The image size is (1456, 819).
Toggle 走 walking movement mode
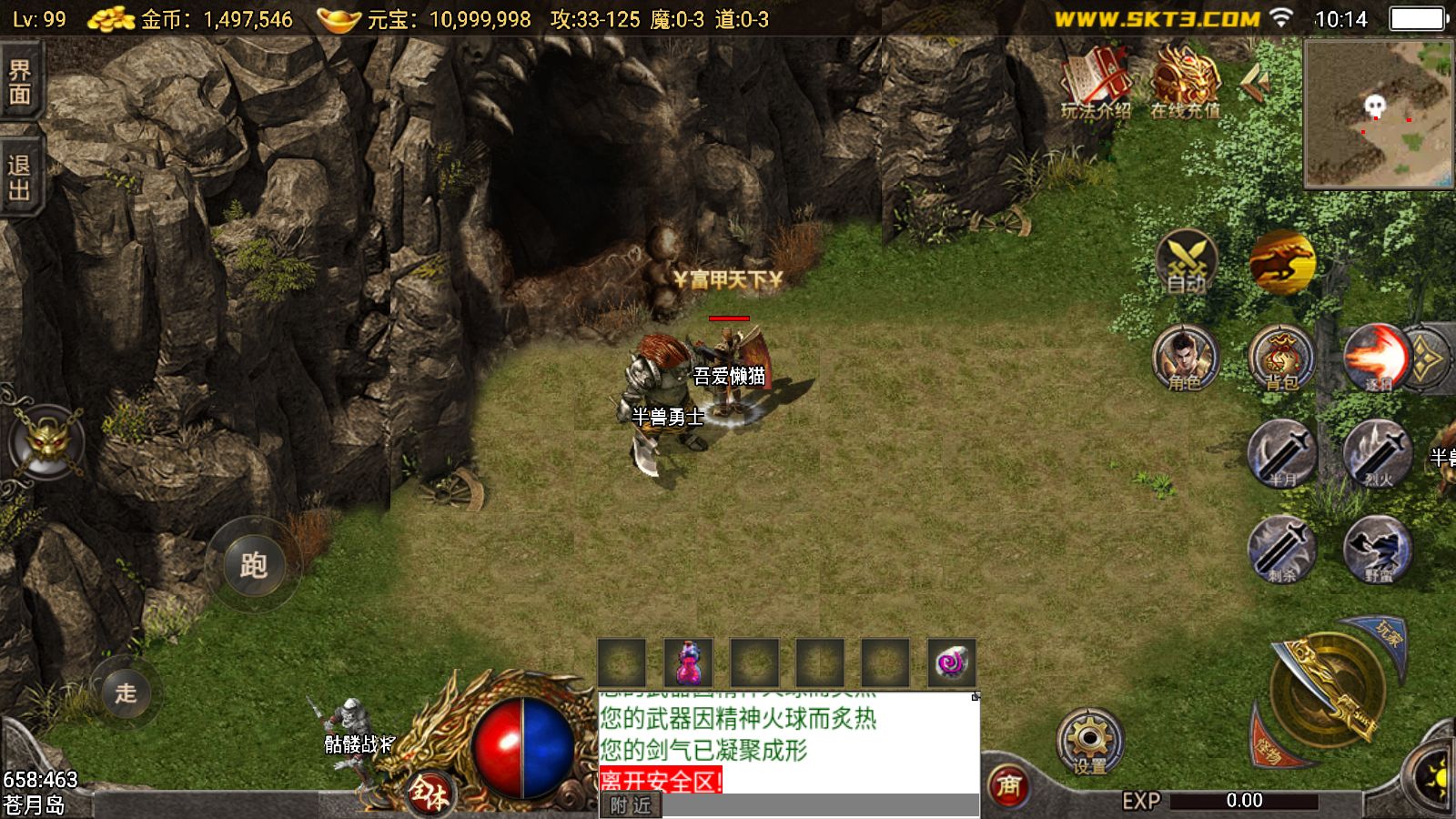click(x=127, y=693)
